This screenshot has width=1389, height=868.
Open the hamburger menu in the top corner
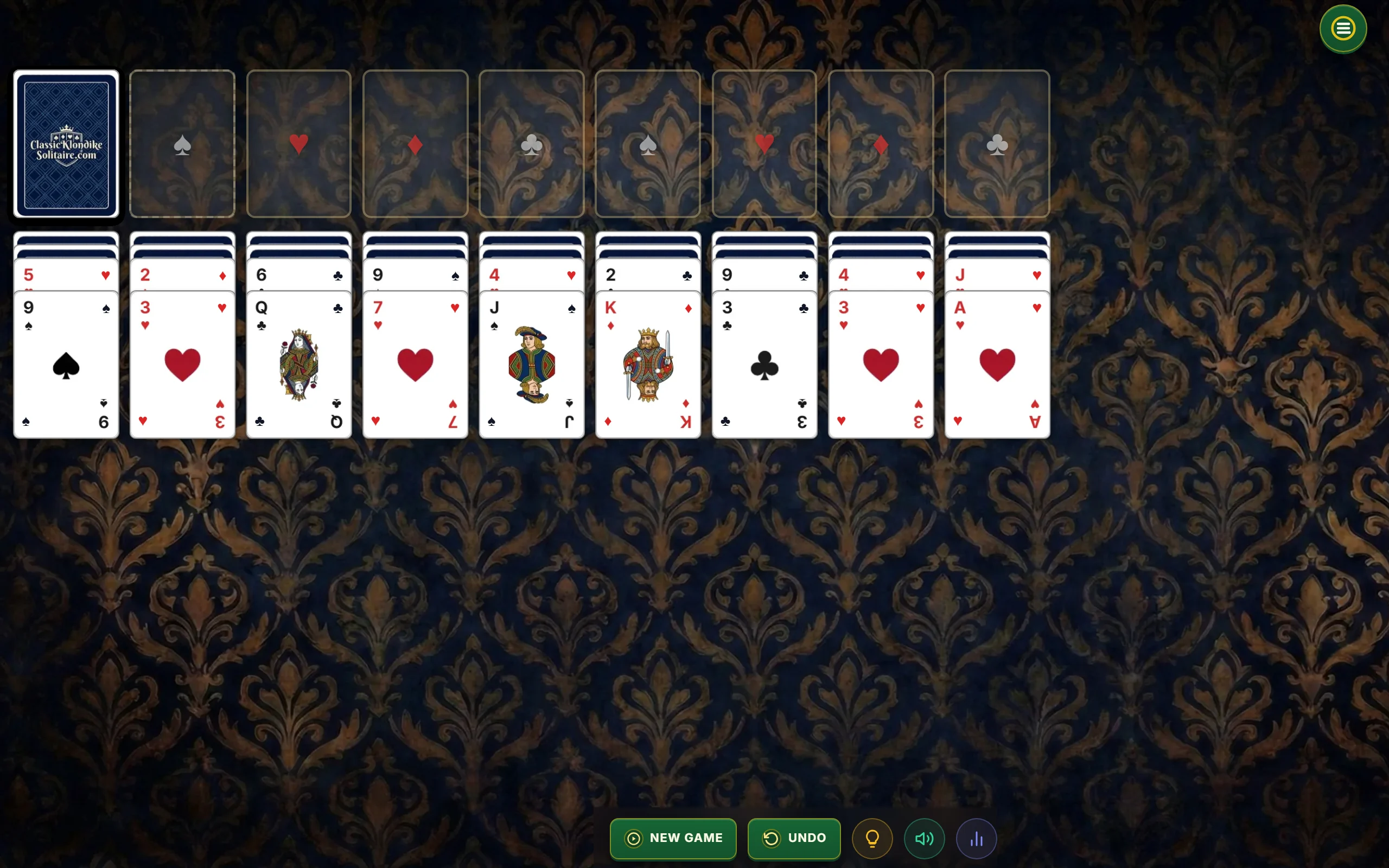point(1342,28)
